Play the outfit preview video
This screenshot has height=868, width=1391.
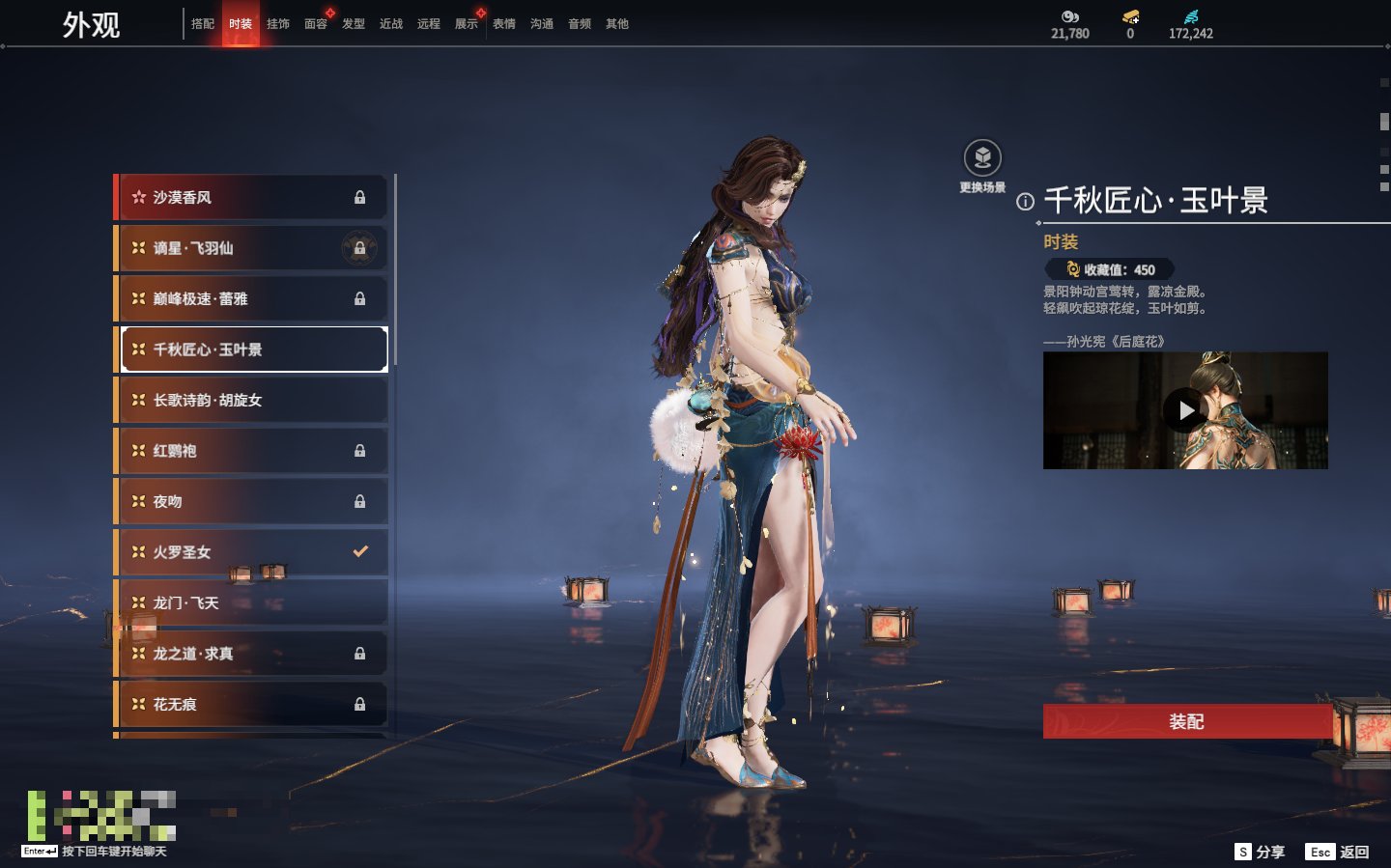click(1185, 410)
